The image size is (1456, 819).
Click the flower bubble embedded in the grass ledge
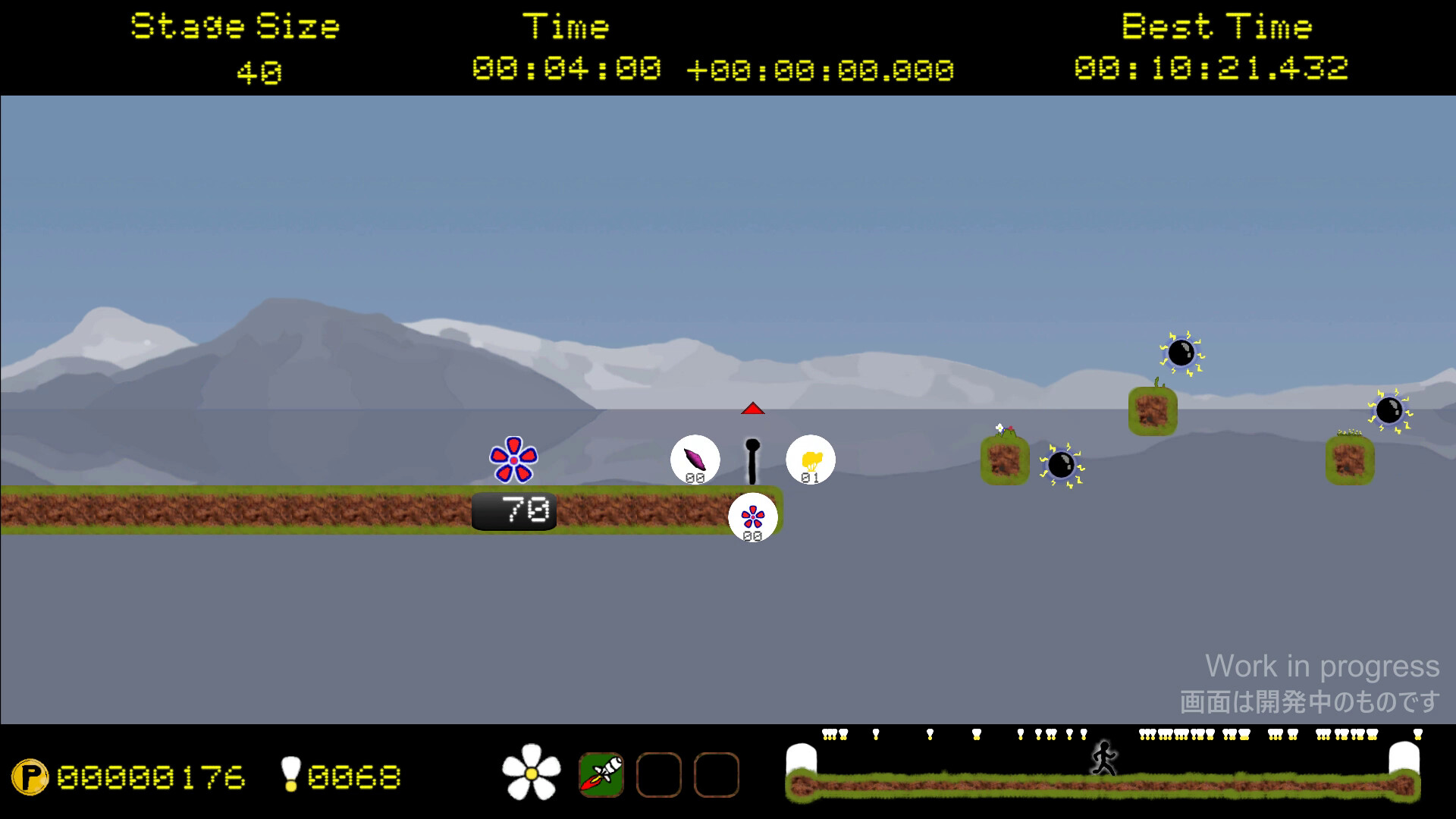point(753,516)
